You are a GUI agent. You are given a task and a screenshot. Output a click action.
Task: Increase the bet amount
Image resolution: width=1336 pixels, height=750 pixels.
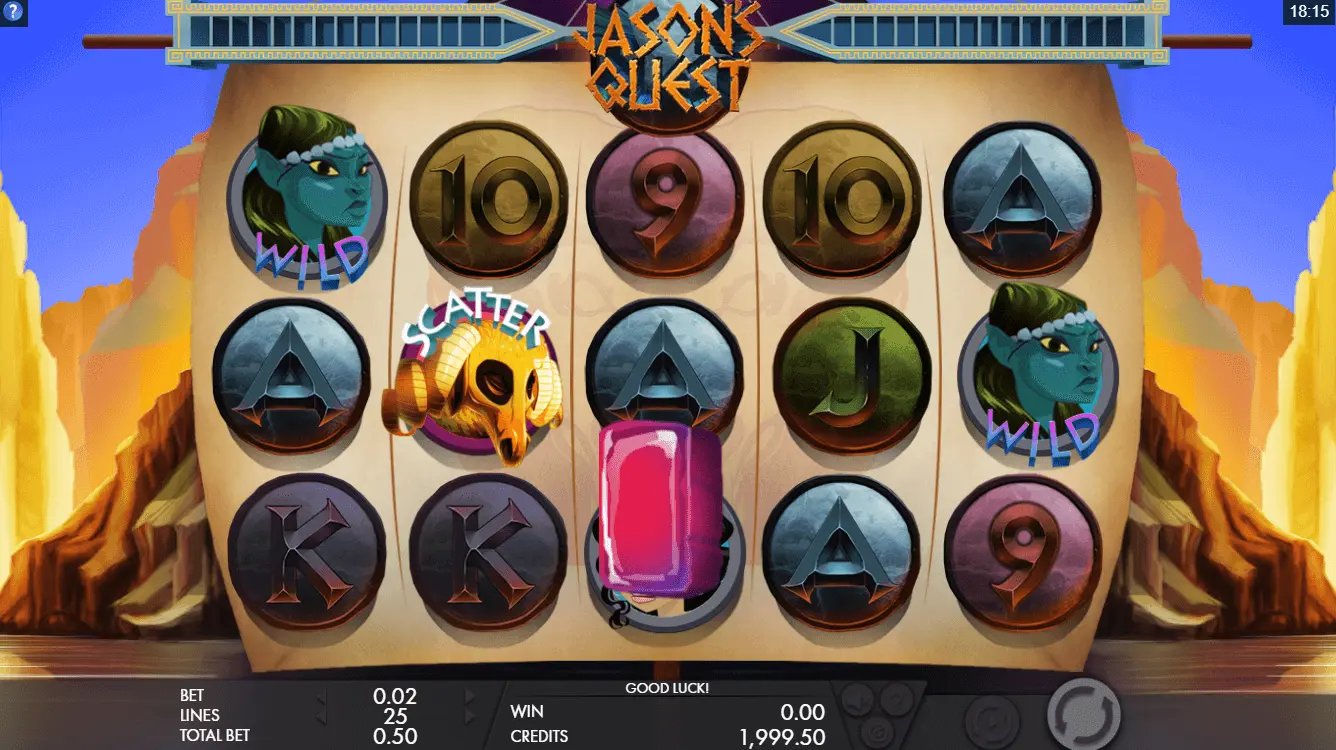click(x=470, y=696)
